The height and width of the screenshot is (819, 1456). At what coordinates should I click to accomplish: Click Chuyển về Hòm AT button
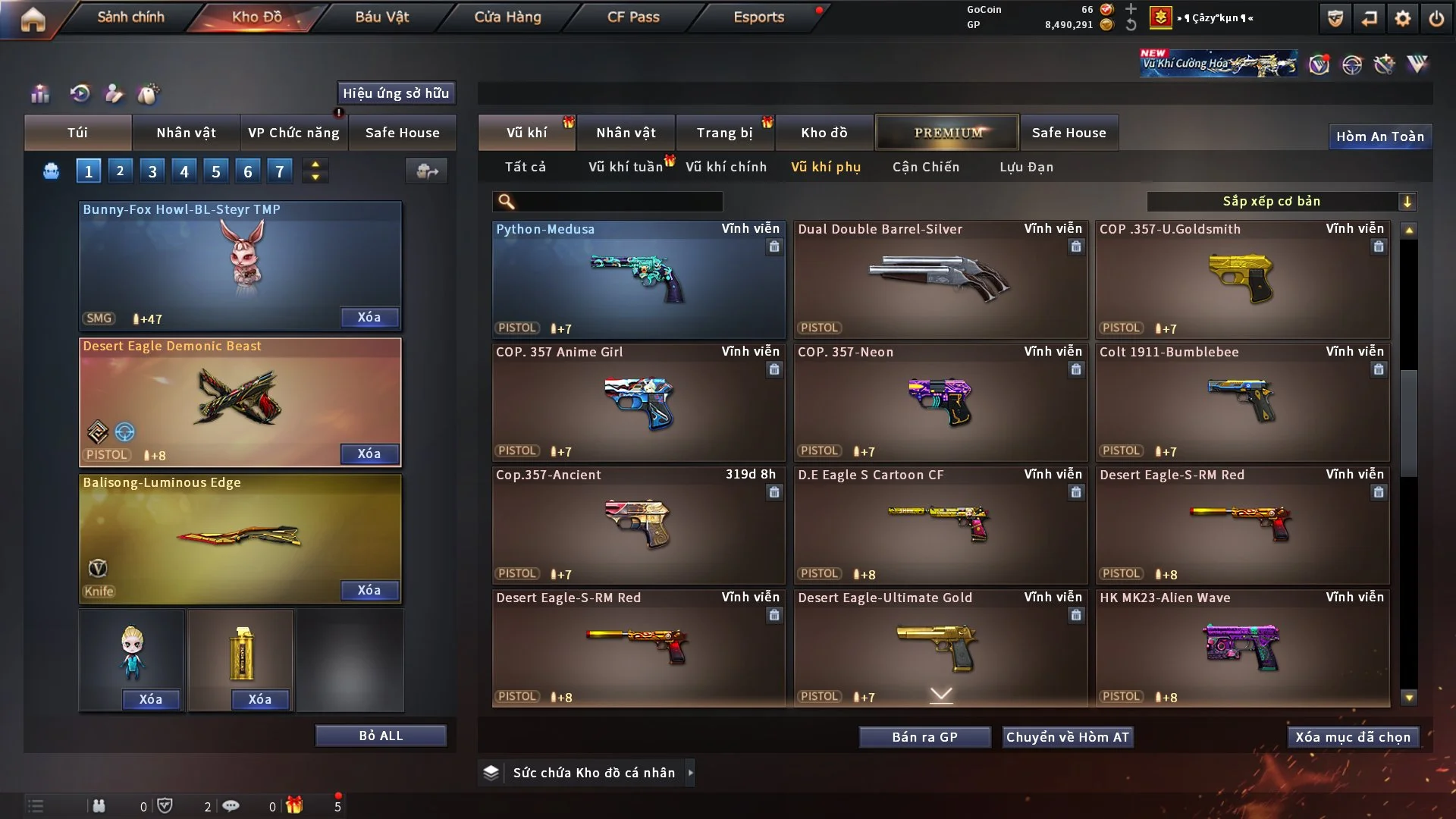pyautogui.click(x=1068, y=737)
